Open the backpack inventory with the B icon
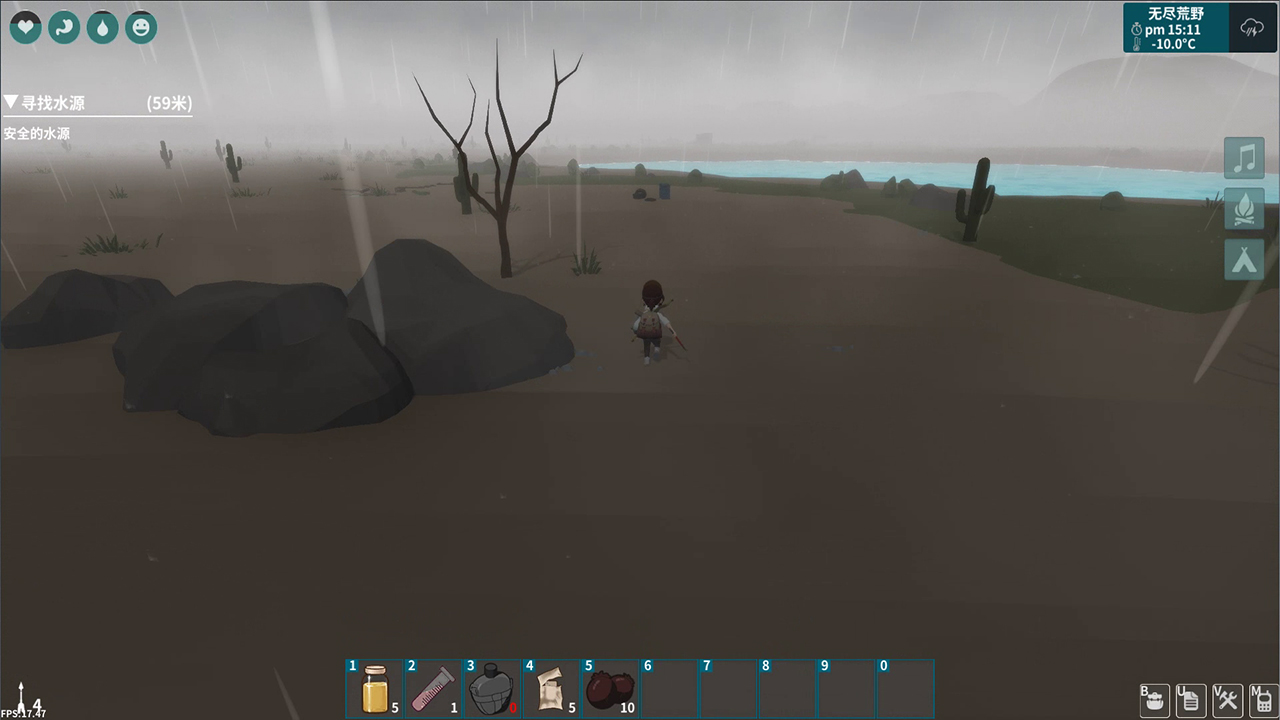The width and height of the screenshot is (1280, 720). (x=1154, y=701)
